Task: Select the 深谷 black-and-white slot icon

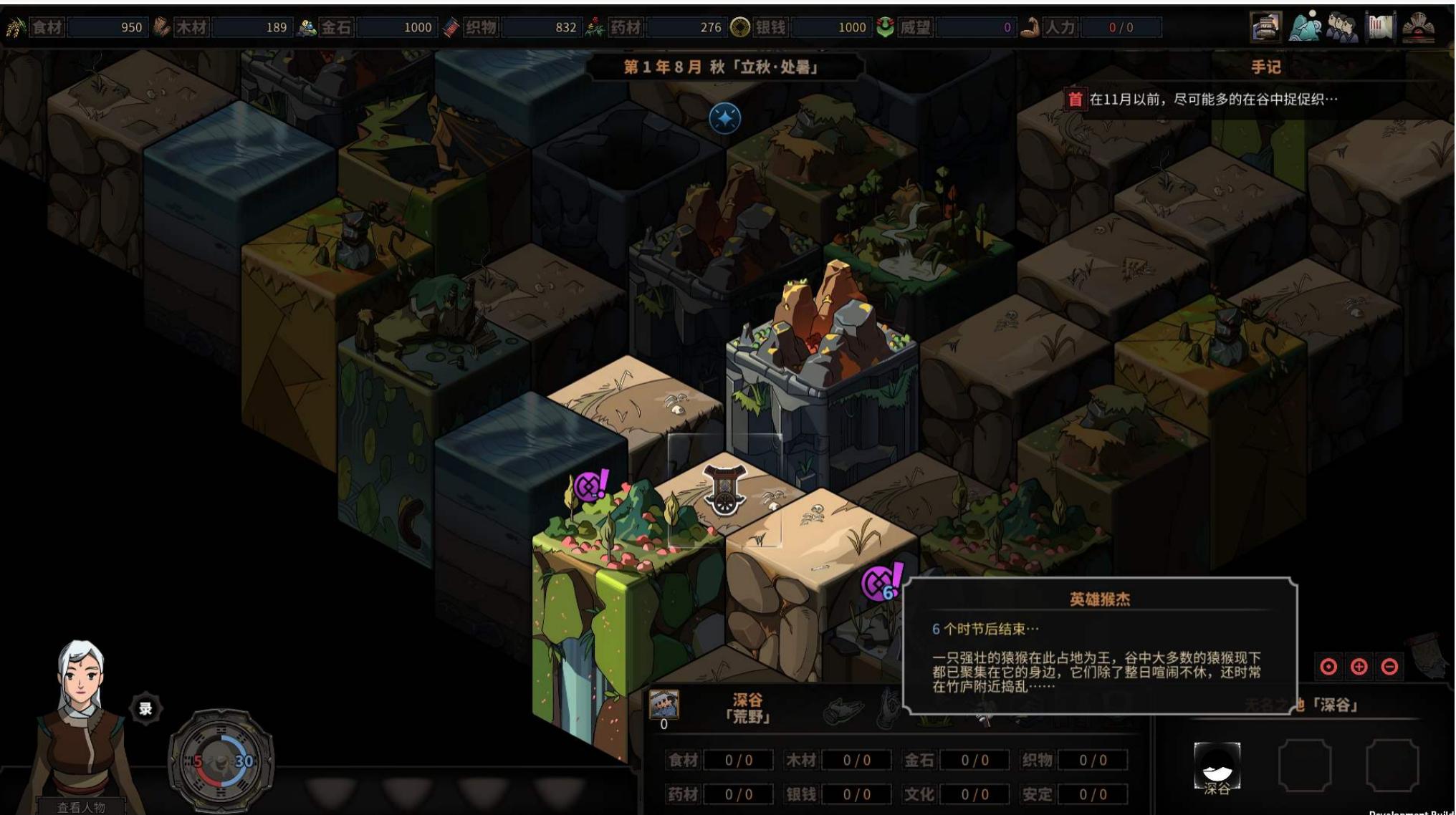Action: pos(1217,766)
